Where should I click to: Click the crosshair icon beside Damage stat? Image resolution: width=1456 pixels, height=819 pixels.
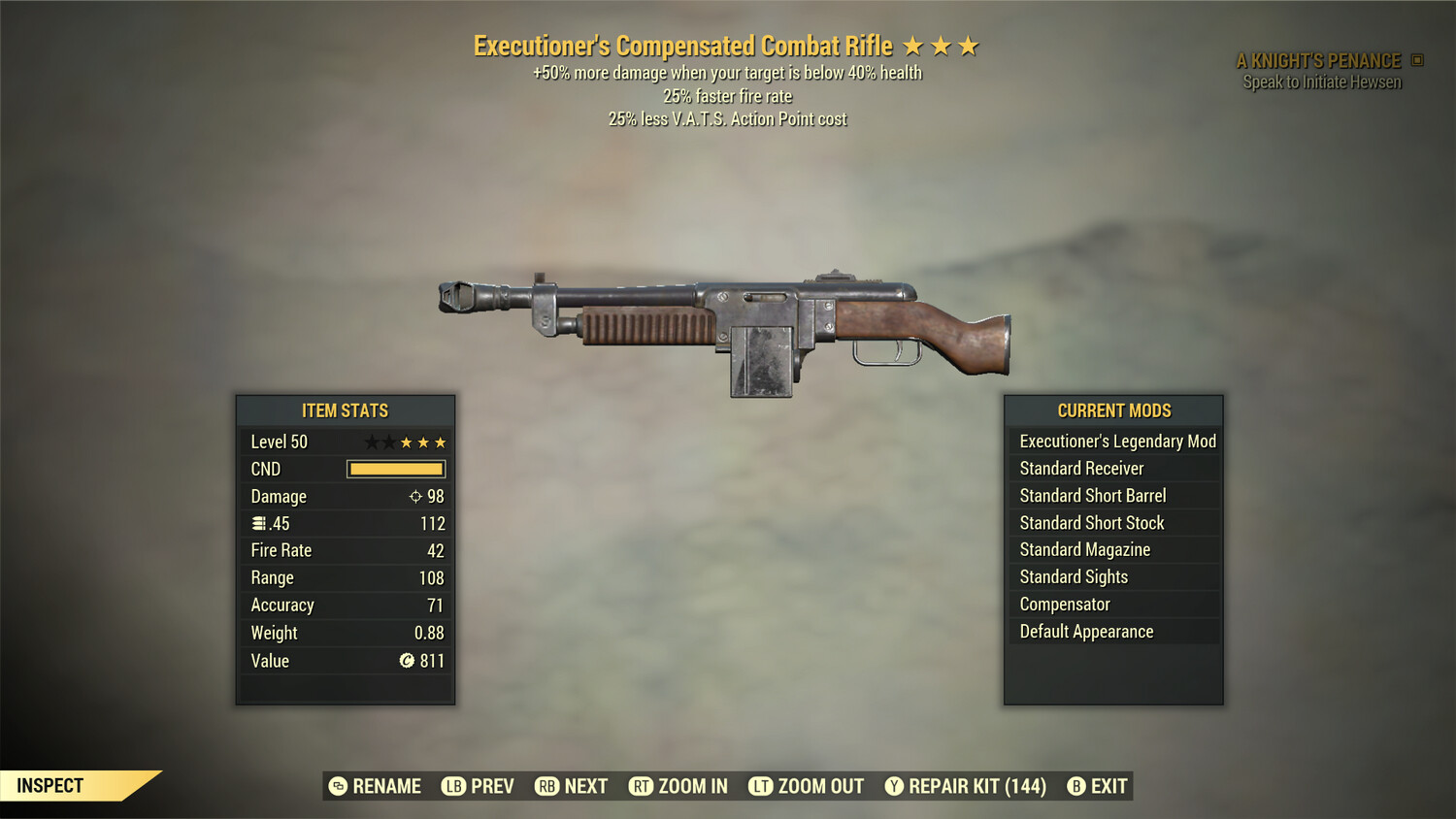pos(414,496)
